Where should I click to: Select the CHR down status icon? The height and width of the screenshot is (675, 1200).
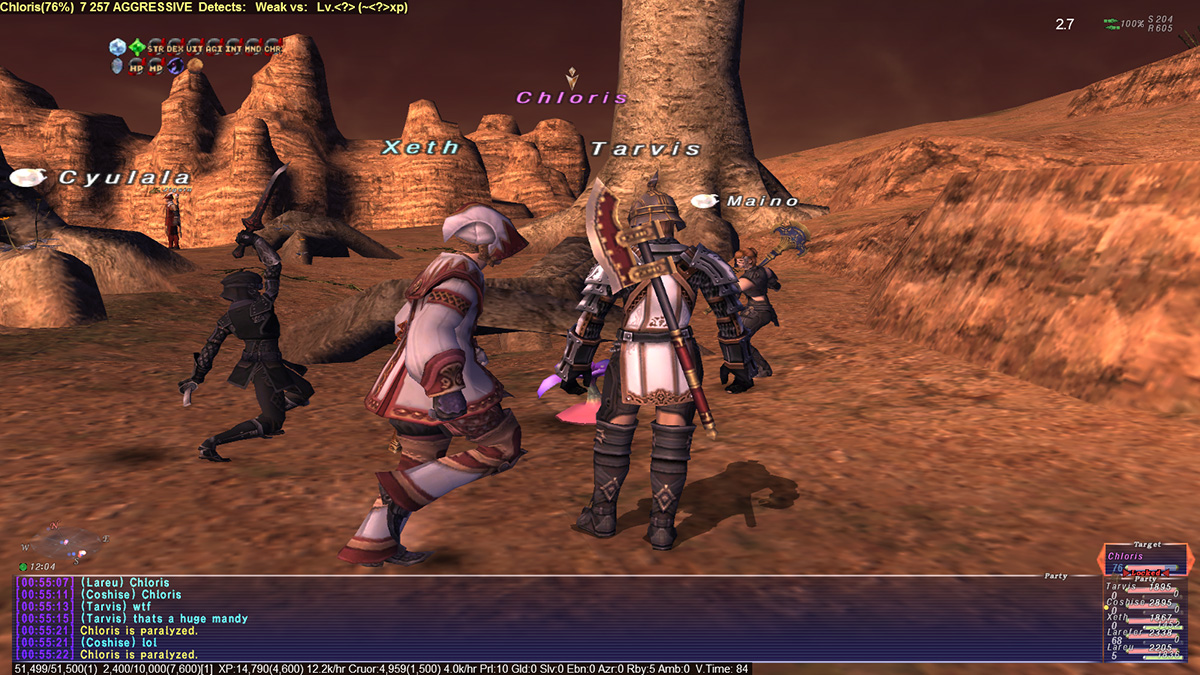point(273,47)
